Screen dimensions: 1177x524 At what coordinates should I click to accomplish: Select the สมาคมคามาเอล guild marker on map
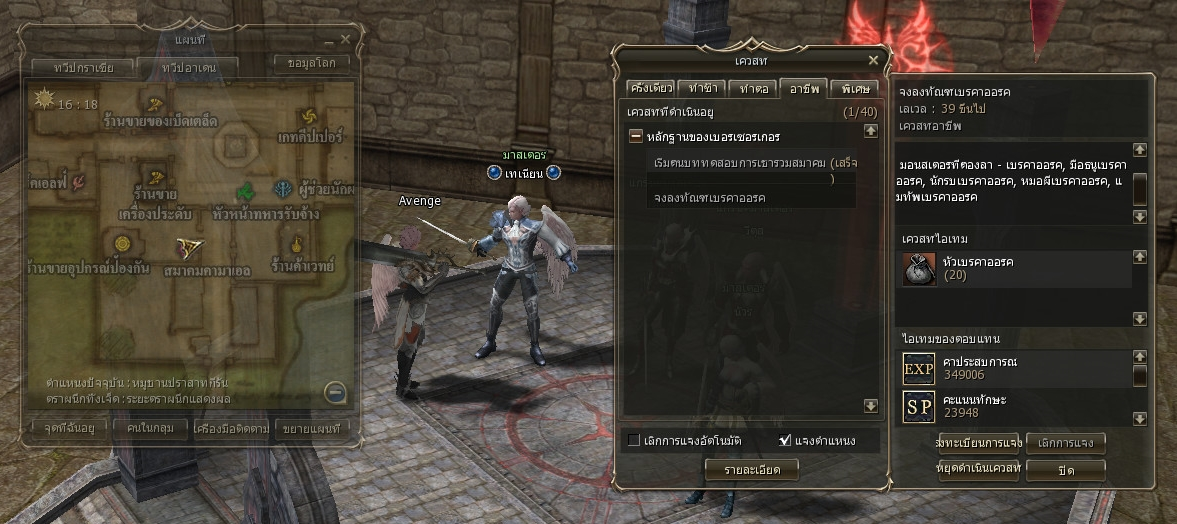click(x=188, y=249)
